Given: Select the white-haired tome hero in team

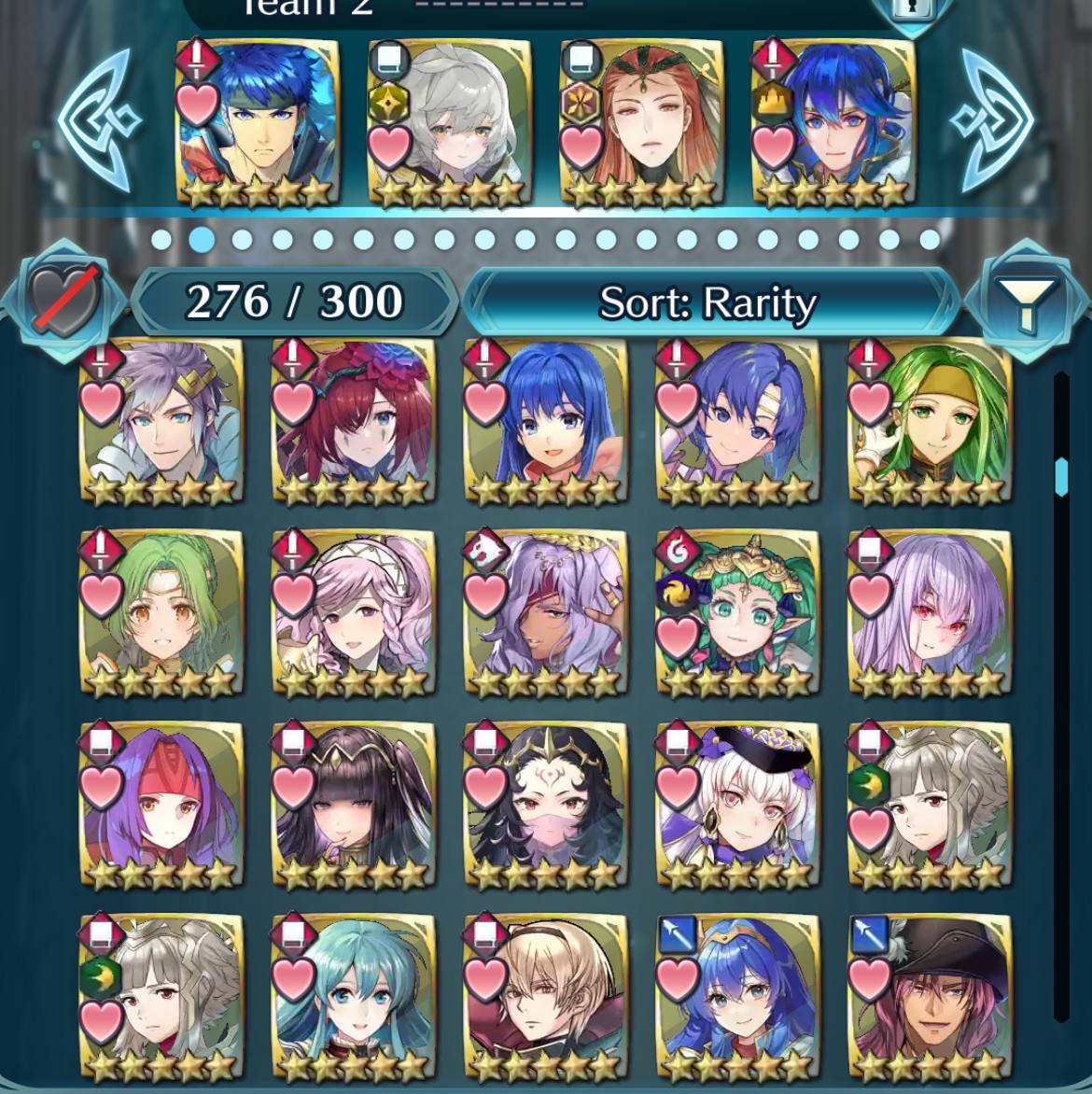Looking at the screenshot, I should (449, 121).
